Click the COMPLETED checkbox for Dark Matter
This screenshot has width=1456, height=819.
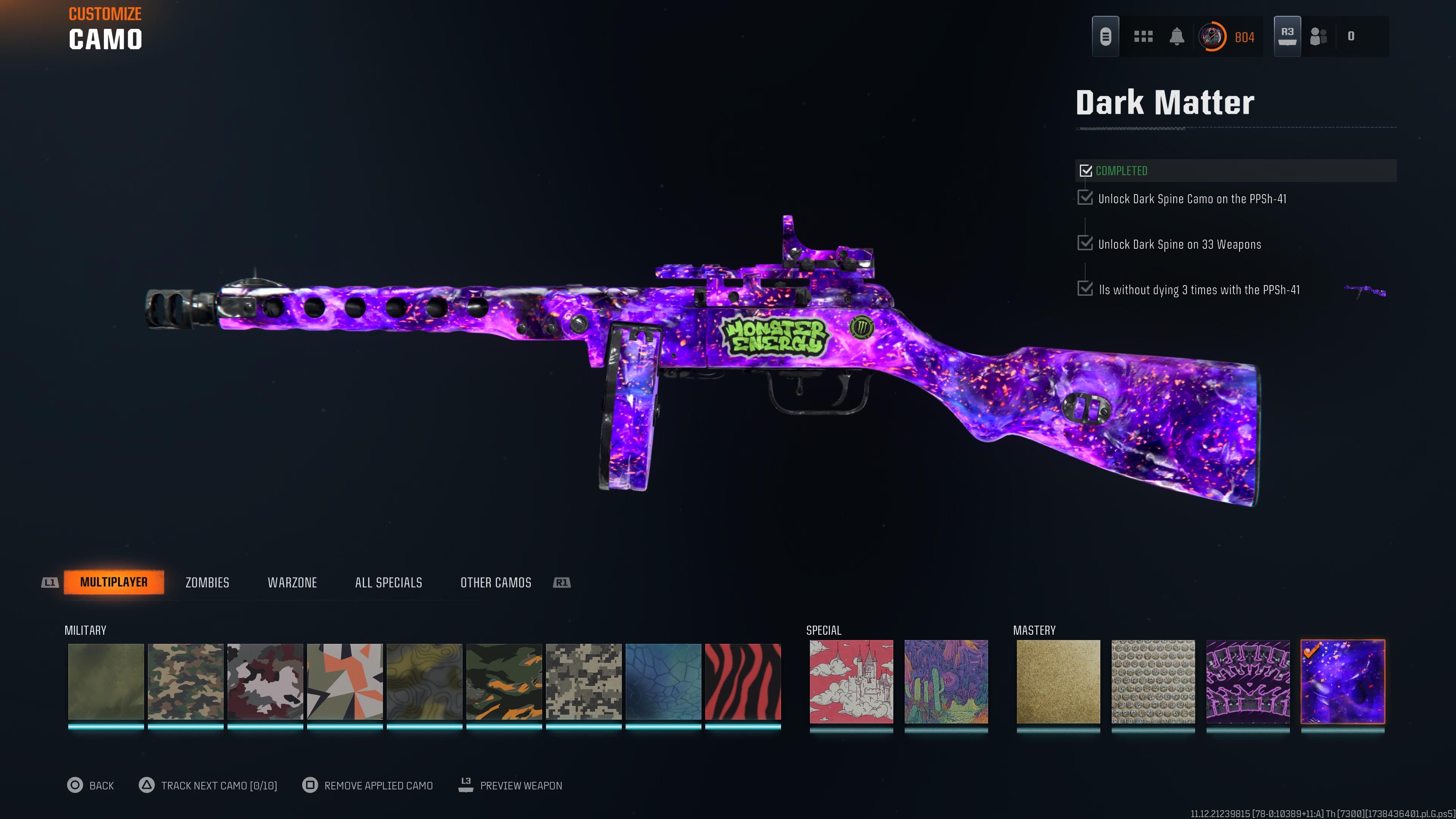tap(1086, 170)
